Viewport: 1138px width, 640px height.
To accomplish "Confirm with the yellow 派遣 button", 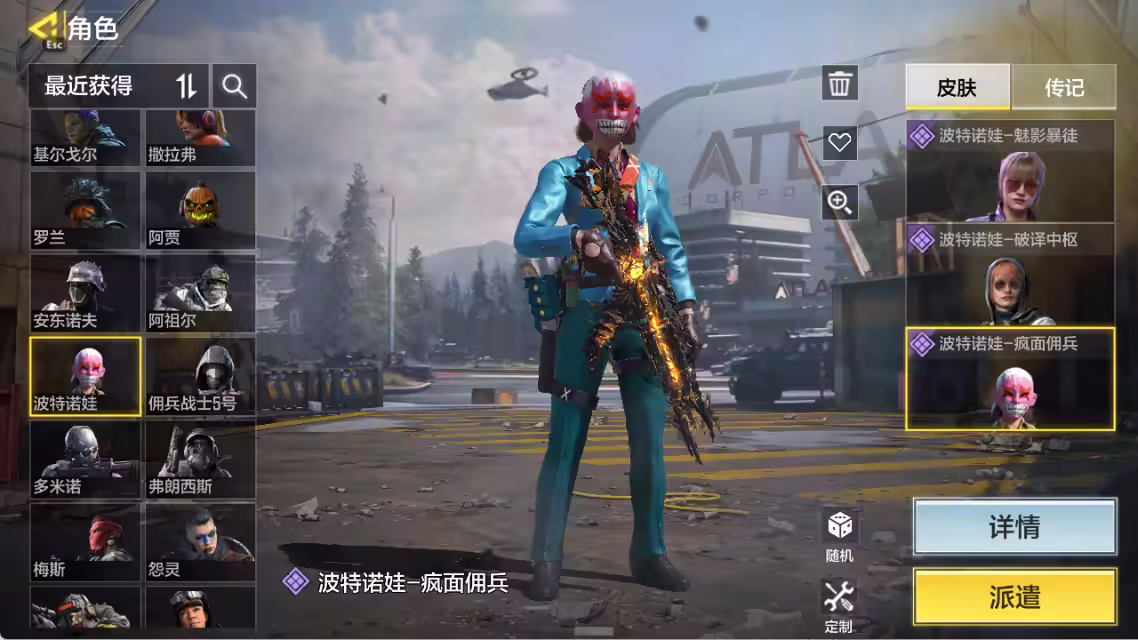I will click(1014, 597).
